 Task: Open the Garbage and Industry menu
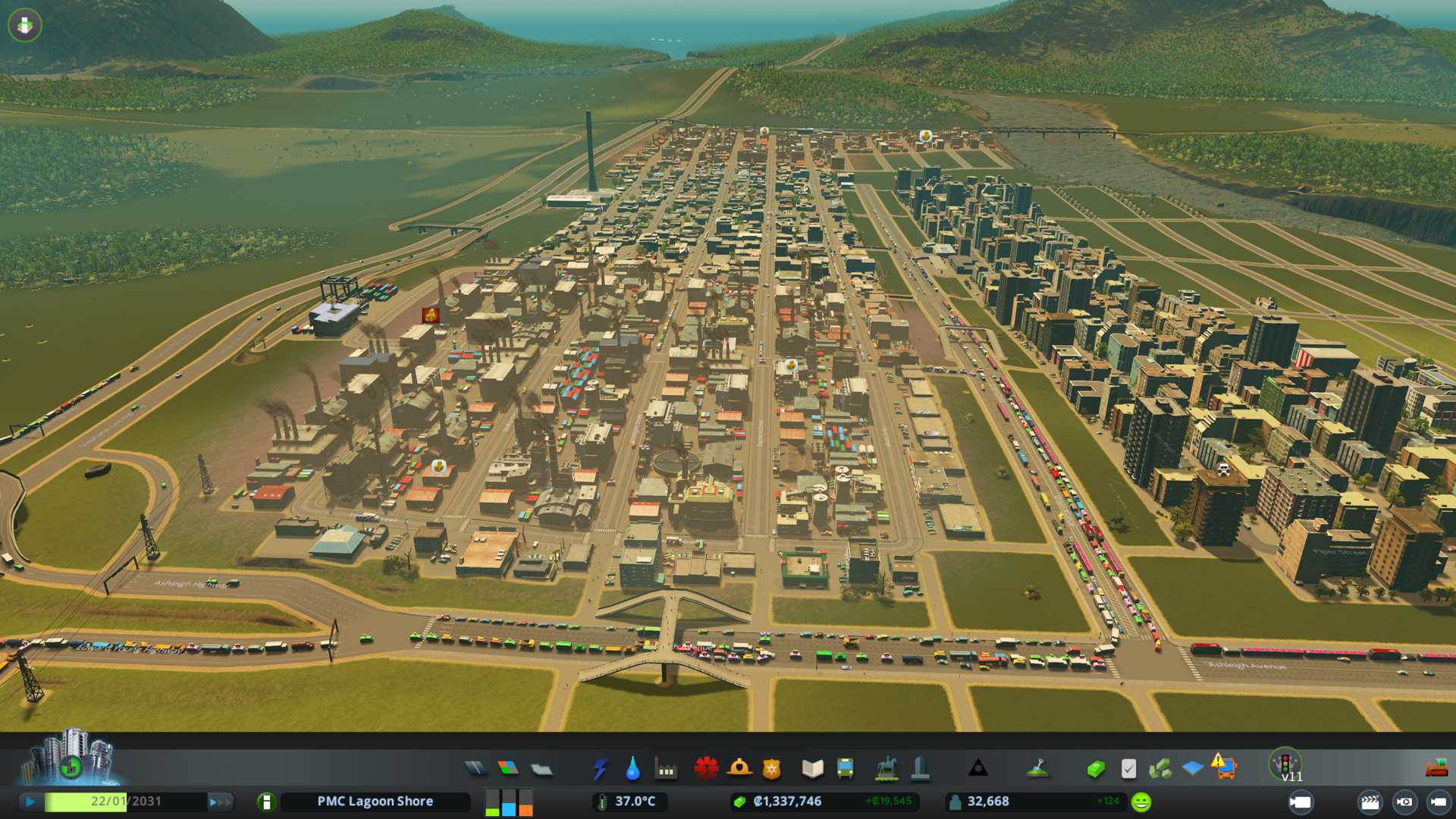click(x=667, y=770)
